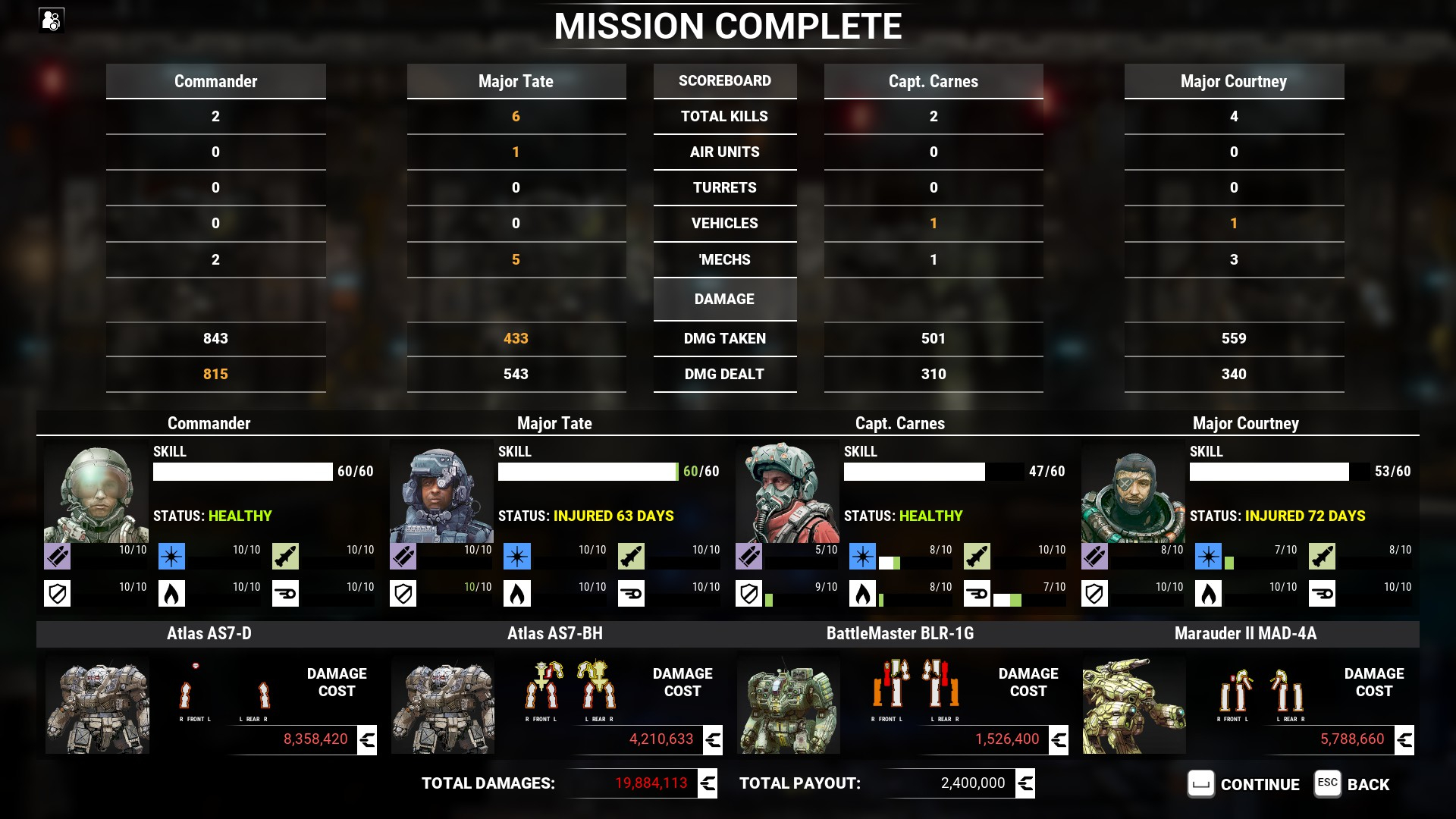Choose the Marauder II MAD-4A mech image

click(1134, 706)
